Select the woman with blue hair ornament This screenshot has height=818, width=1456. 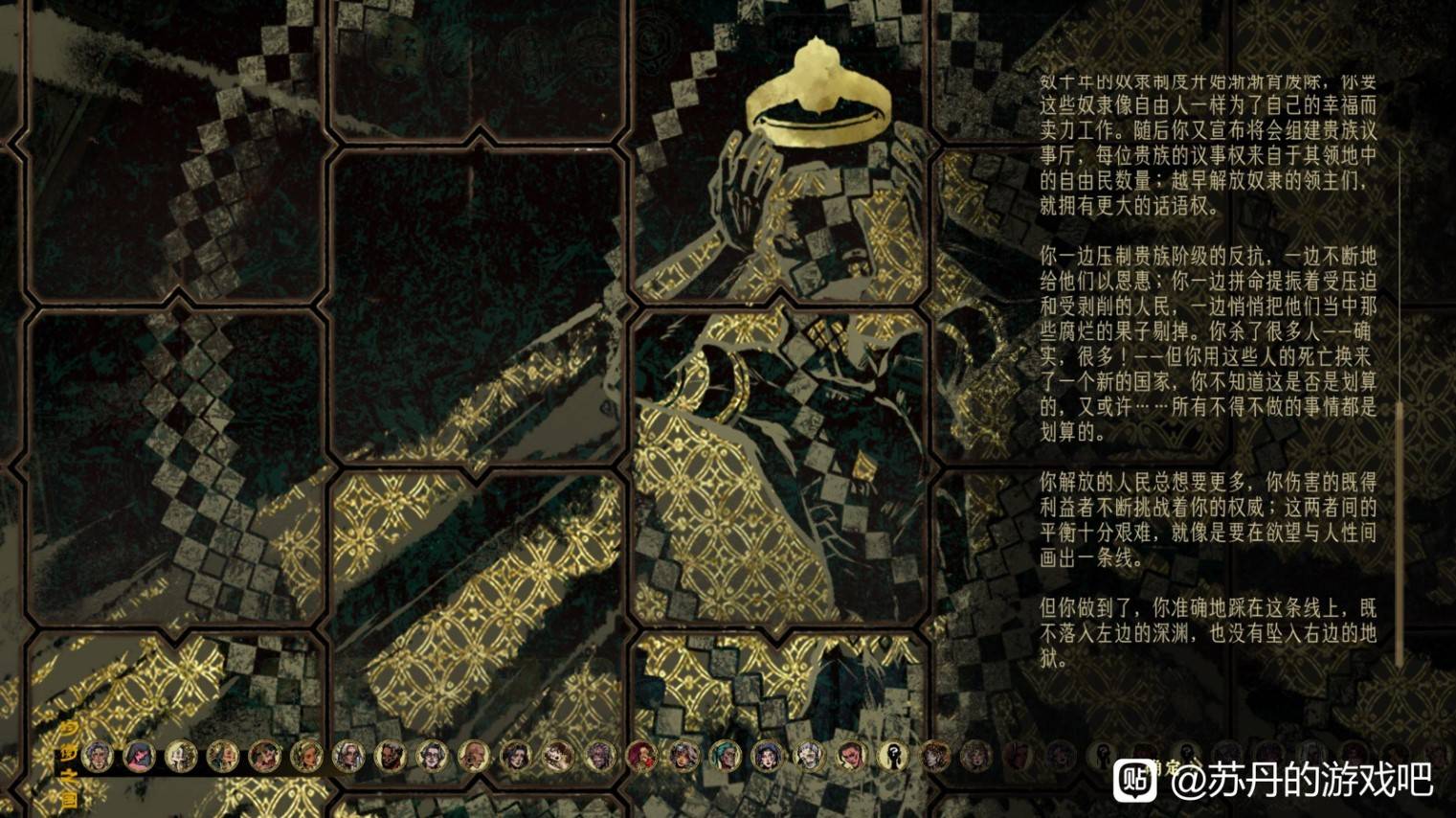pos(766,757)
